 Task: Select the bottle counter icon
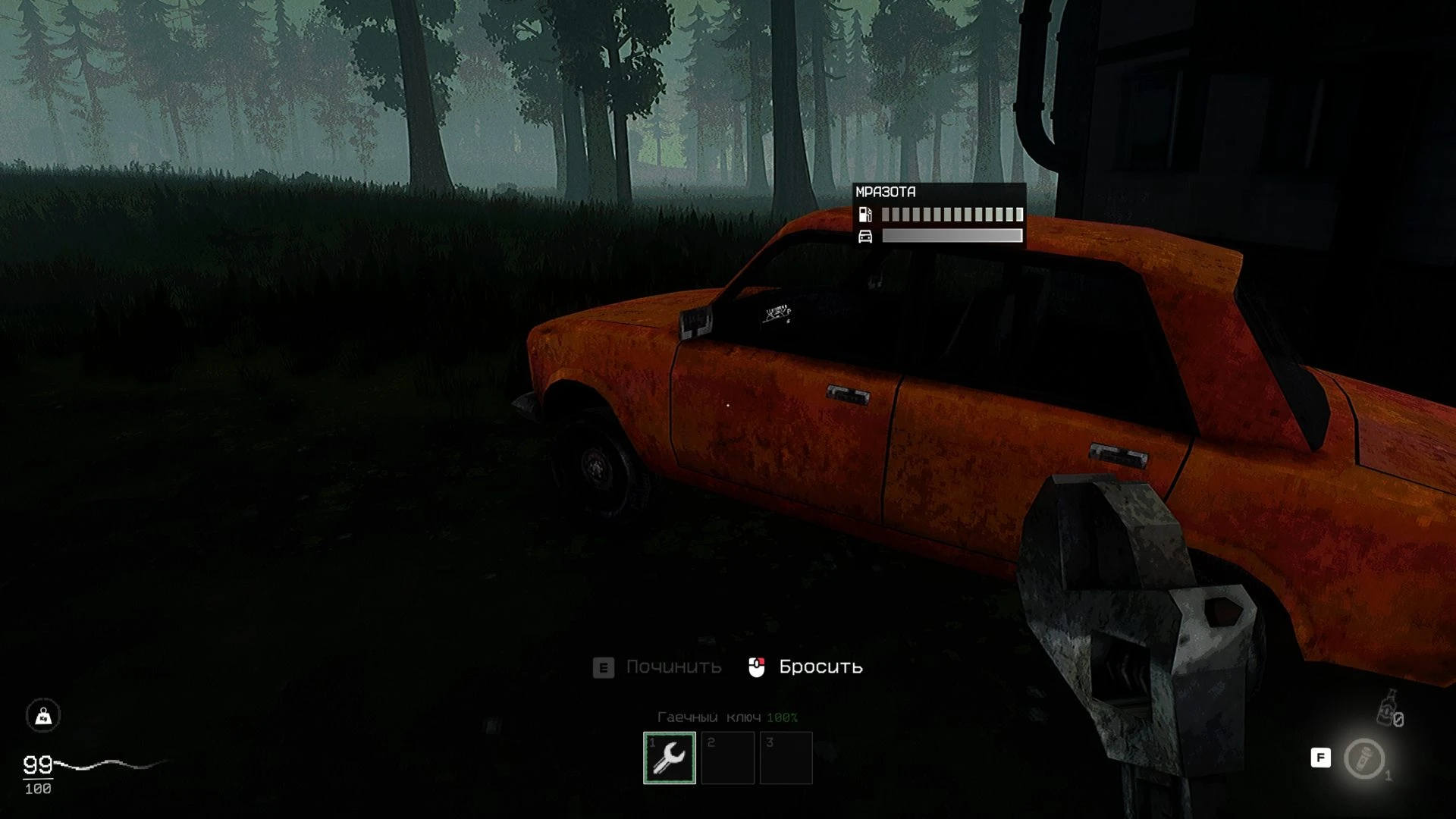coord(1389,709)
